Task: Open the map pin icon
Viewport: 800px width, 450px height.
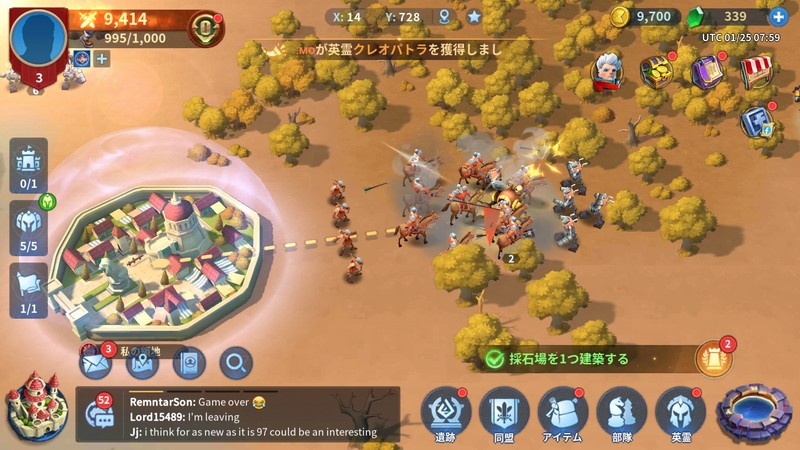Action: (142, 363)
